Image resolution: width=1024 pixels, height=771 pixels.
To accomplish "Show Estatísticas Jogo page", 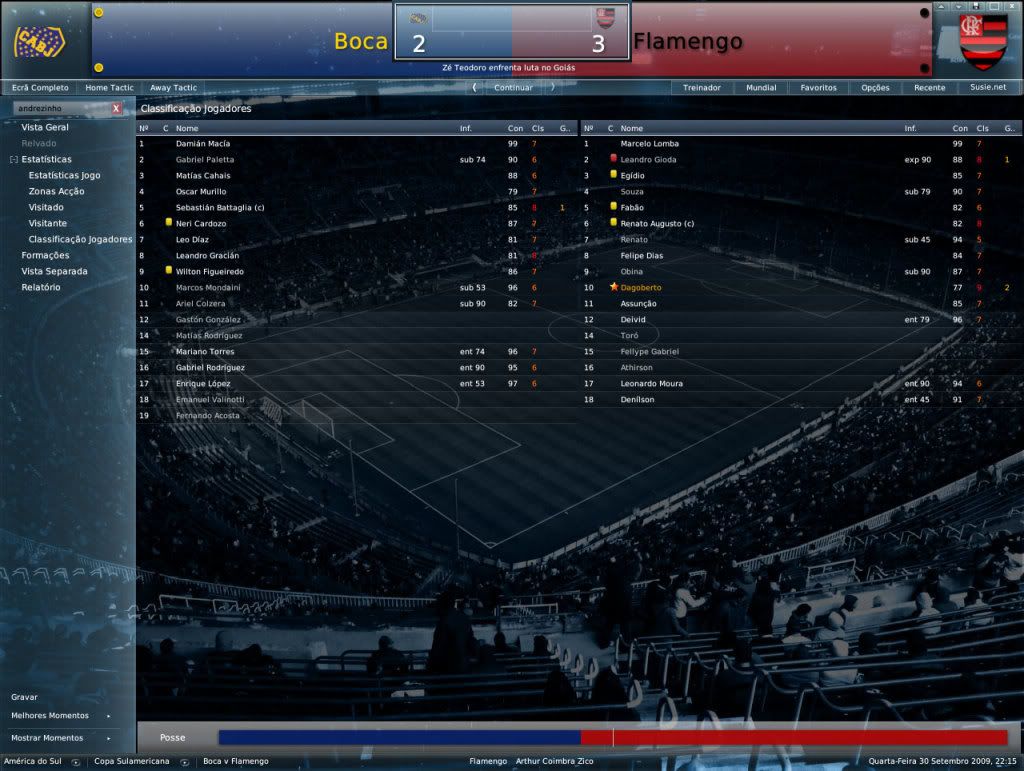I will (64, 176).
